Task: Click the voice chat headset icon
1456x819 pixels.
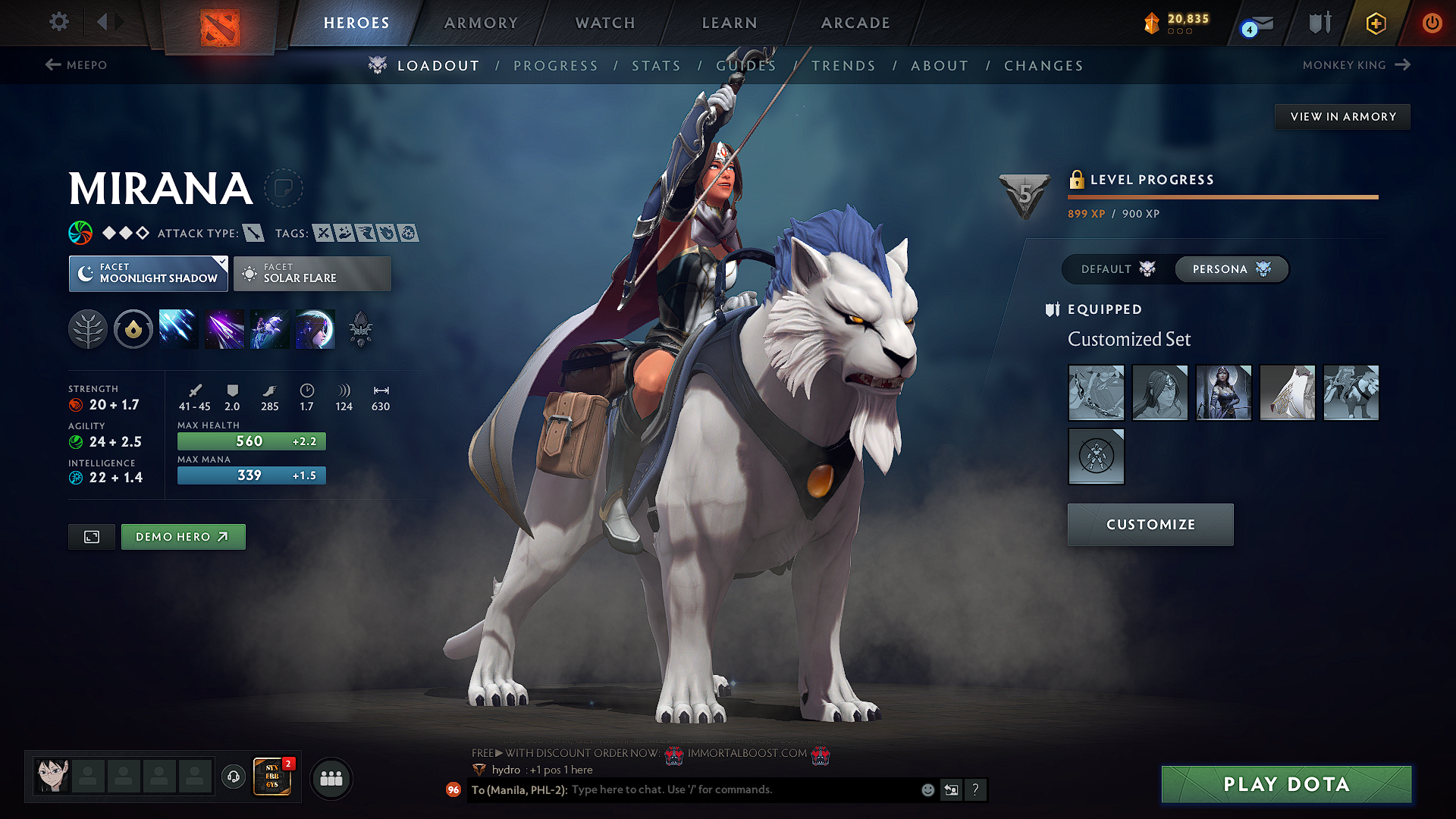Action: [x=232, y=777]
